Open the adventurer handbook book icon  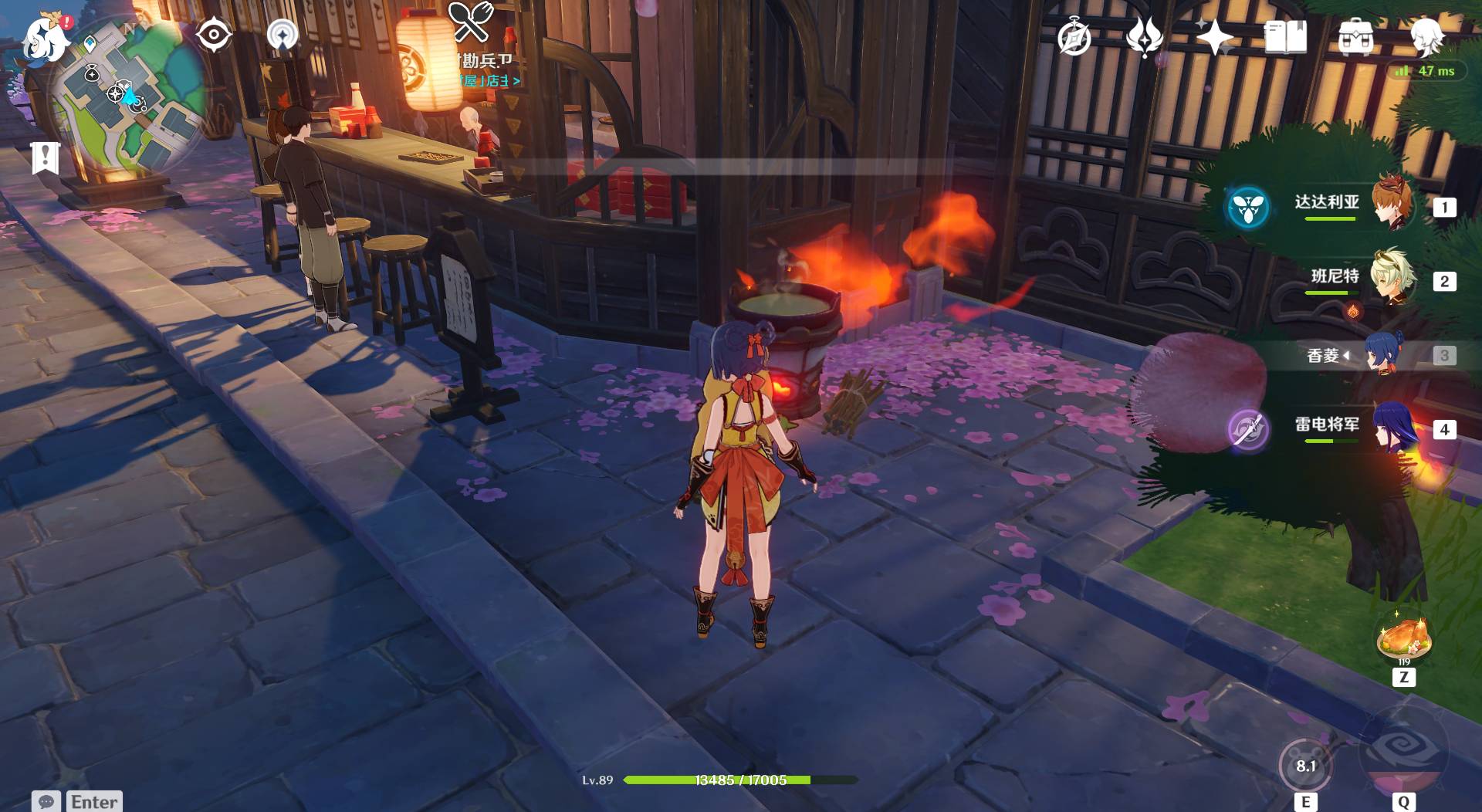point(1285,37)
